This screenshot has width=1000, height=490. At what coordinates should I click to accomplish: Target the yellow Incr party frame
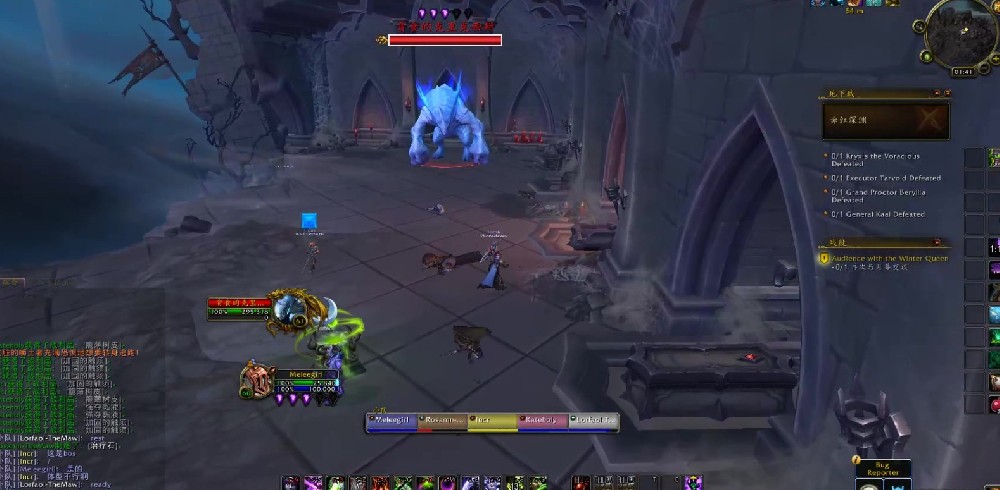tap(493, 422)
